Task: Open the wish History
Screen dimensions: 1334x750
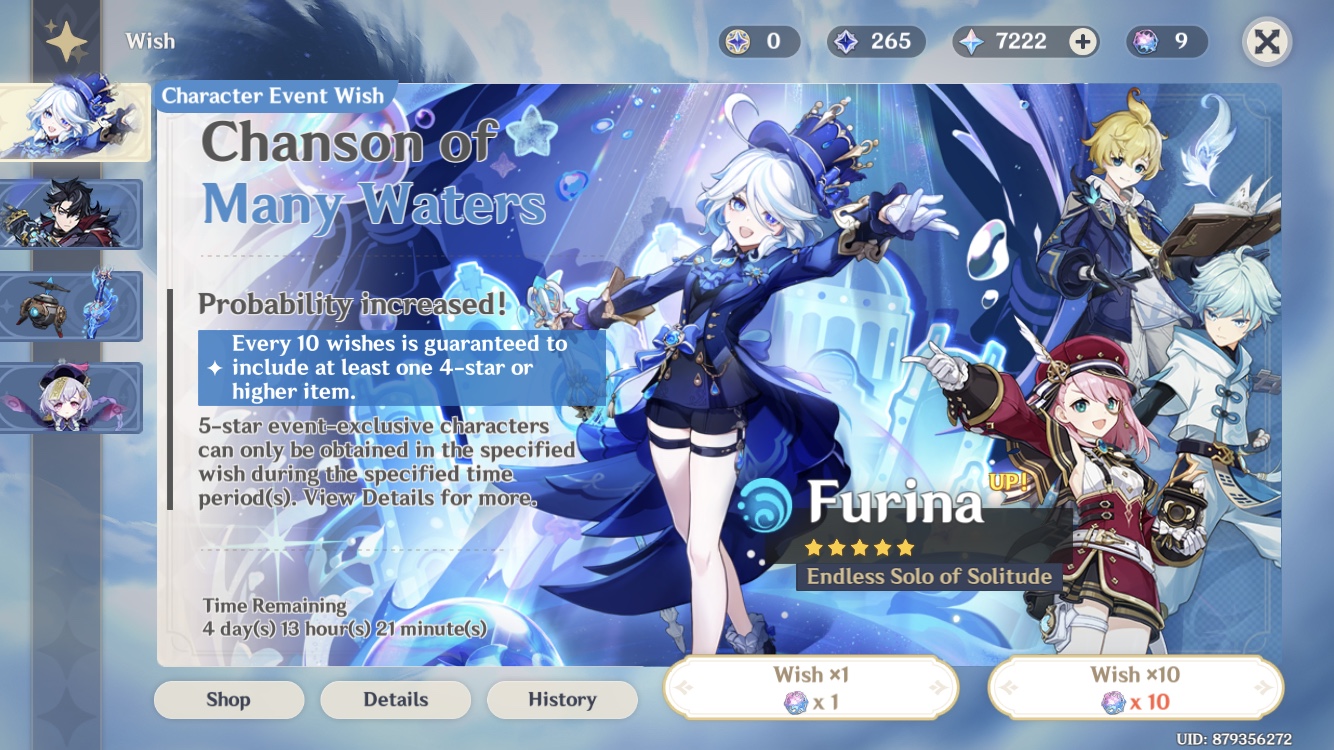Action: coord(562,700)
